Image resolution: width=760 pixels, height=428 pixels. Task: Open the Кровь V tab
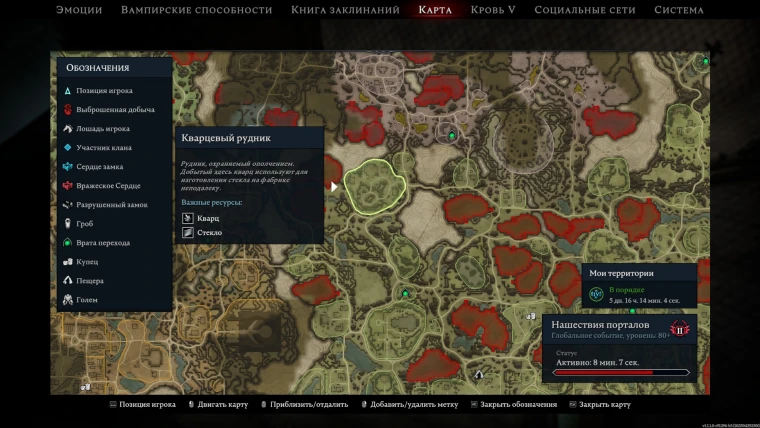(496, 10)
